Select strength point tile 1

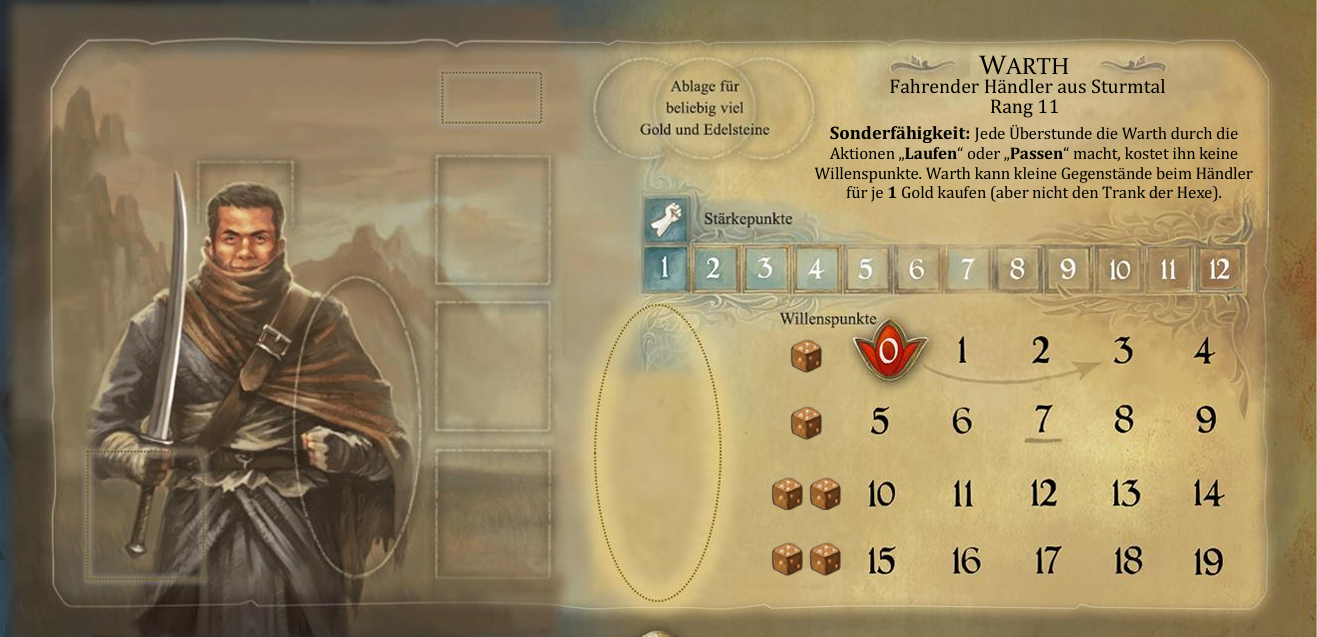point(663,269)
